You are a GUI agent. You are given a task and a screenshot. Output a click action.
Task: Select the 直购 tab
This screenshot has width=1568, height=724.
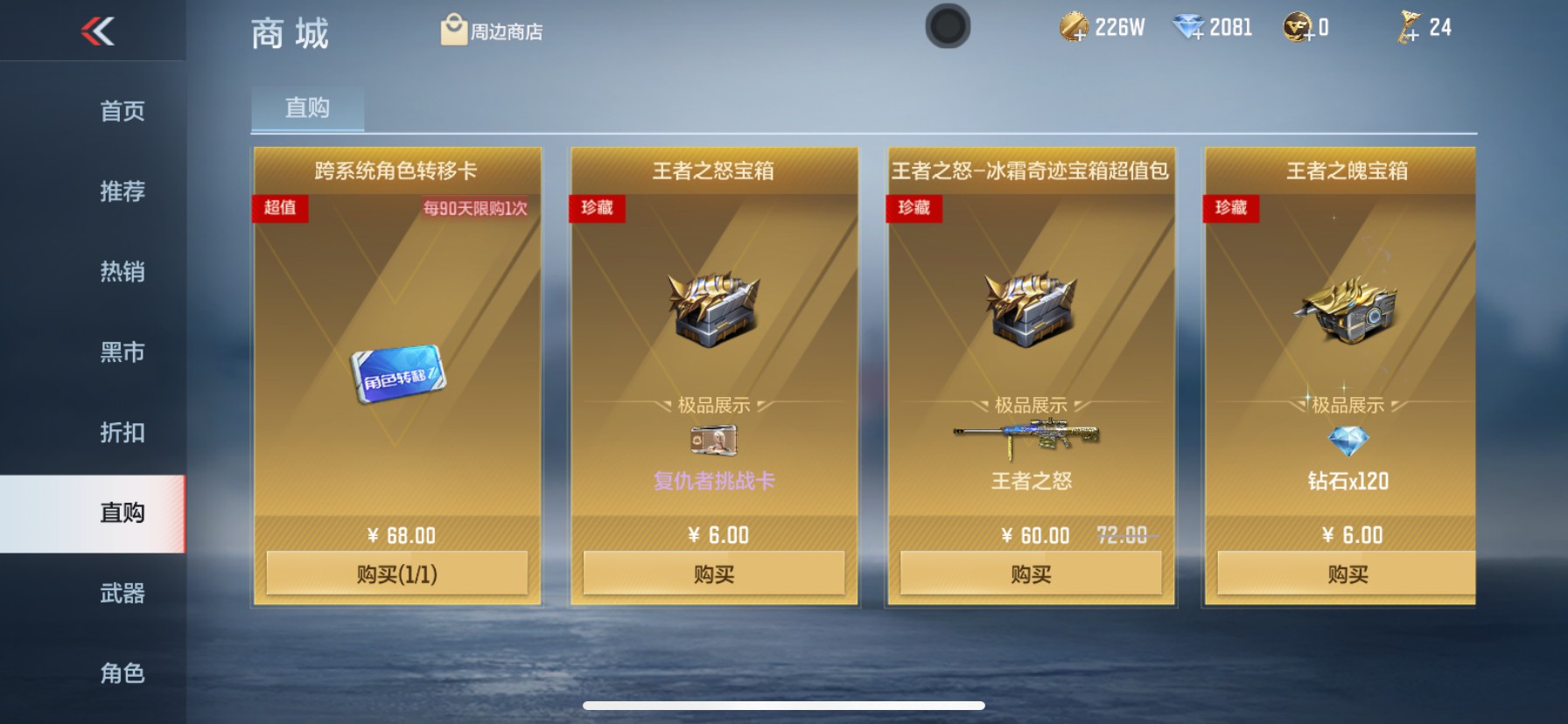point(305,107)
